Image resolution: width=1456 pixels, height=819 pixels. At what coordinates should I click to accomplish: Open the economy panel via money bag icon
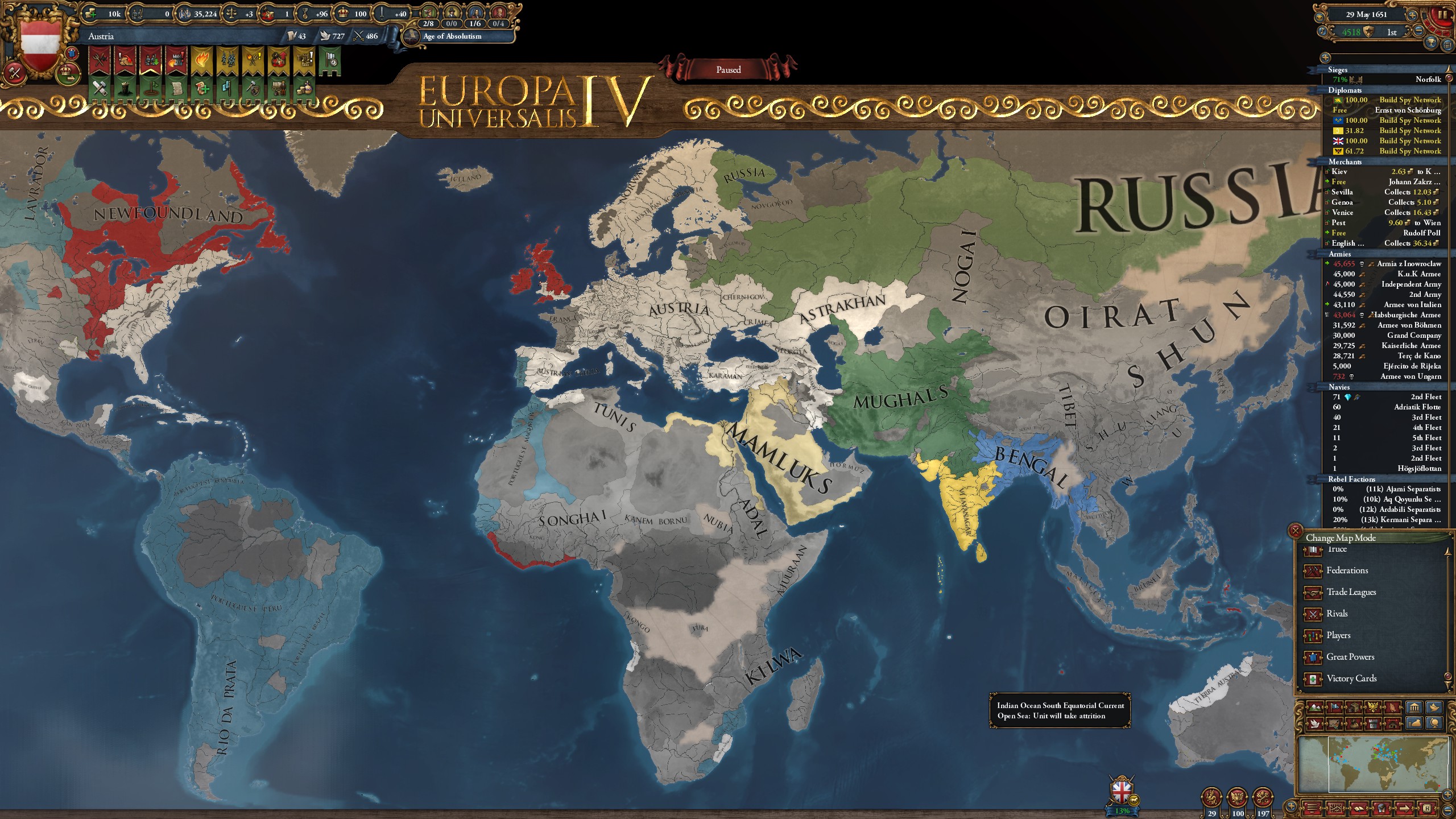coord(1414,723)
